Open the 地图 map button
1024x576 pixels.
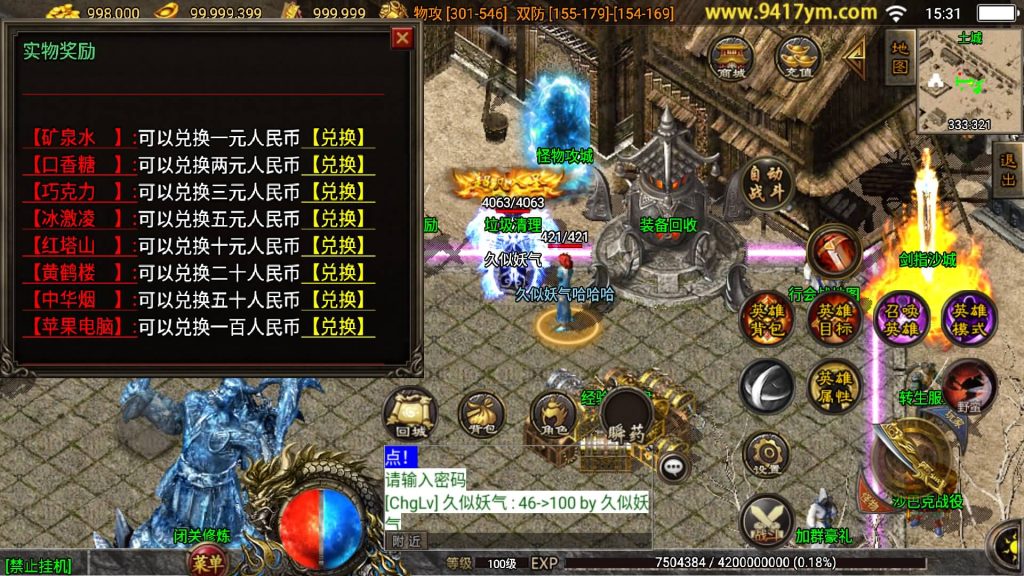[900, 57]
